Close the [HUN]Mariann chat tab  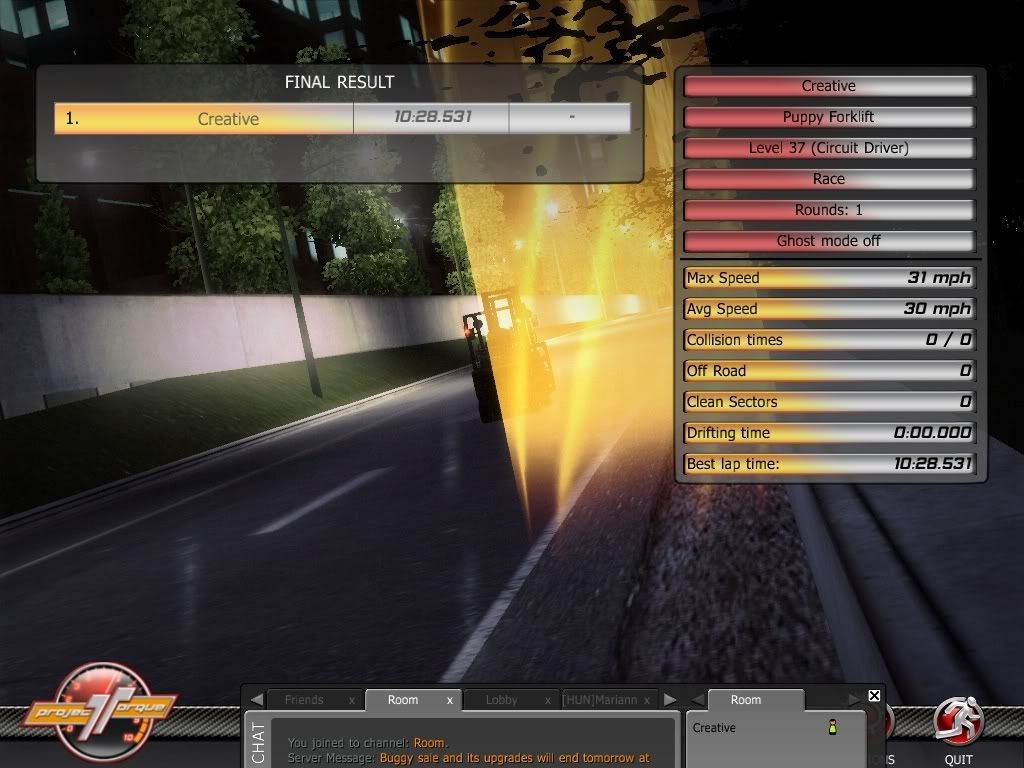(x=646, y=700)
